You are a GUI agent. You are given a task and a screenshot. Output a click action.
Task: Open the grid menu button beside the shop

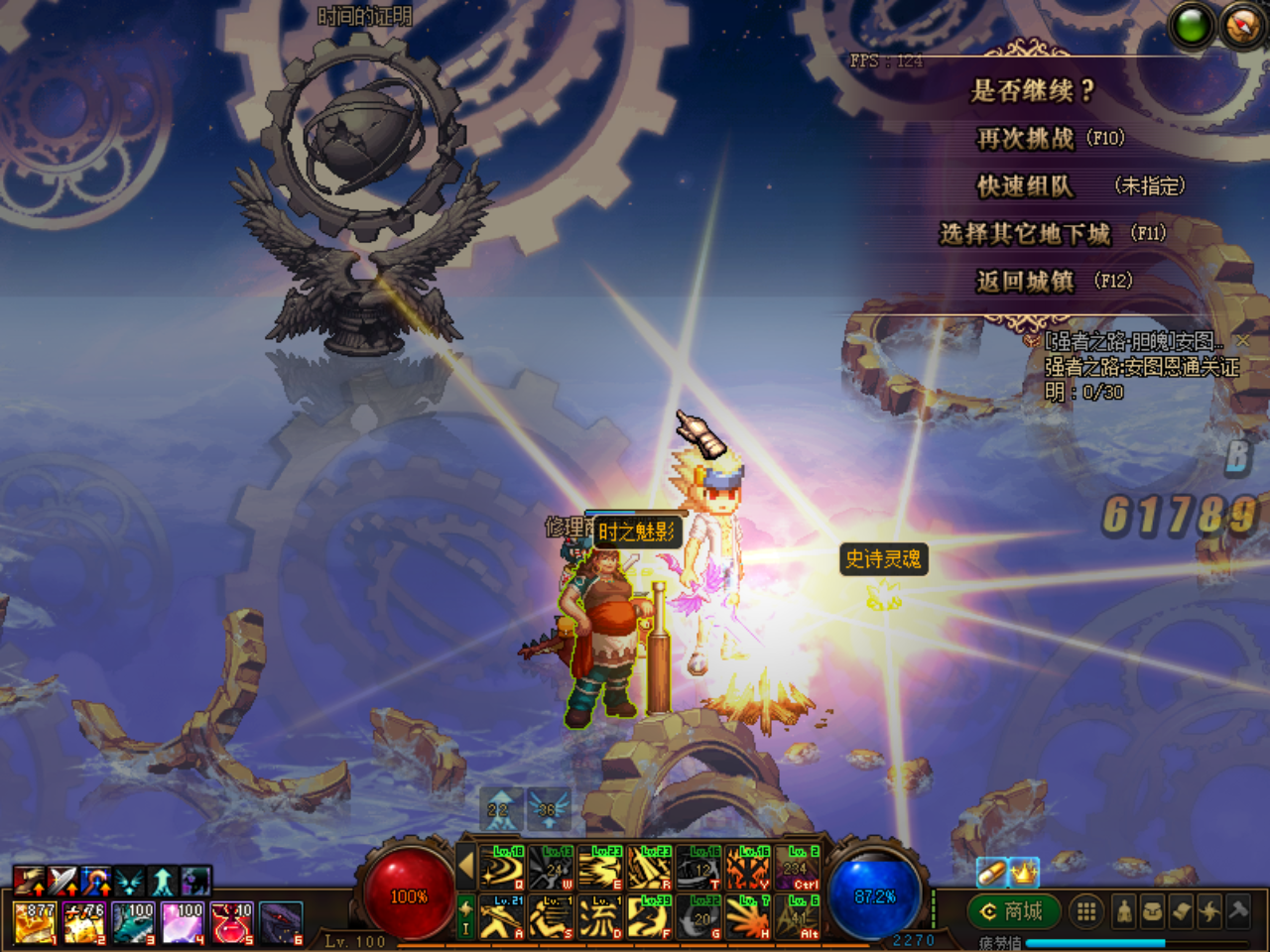point(1086,911)
